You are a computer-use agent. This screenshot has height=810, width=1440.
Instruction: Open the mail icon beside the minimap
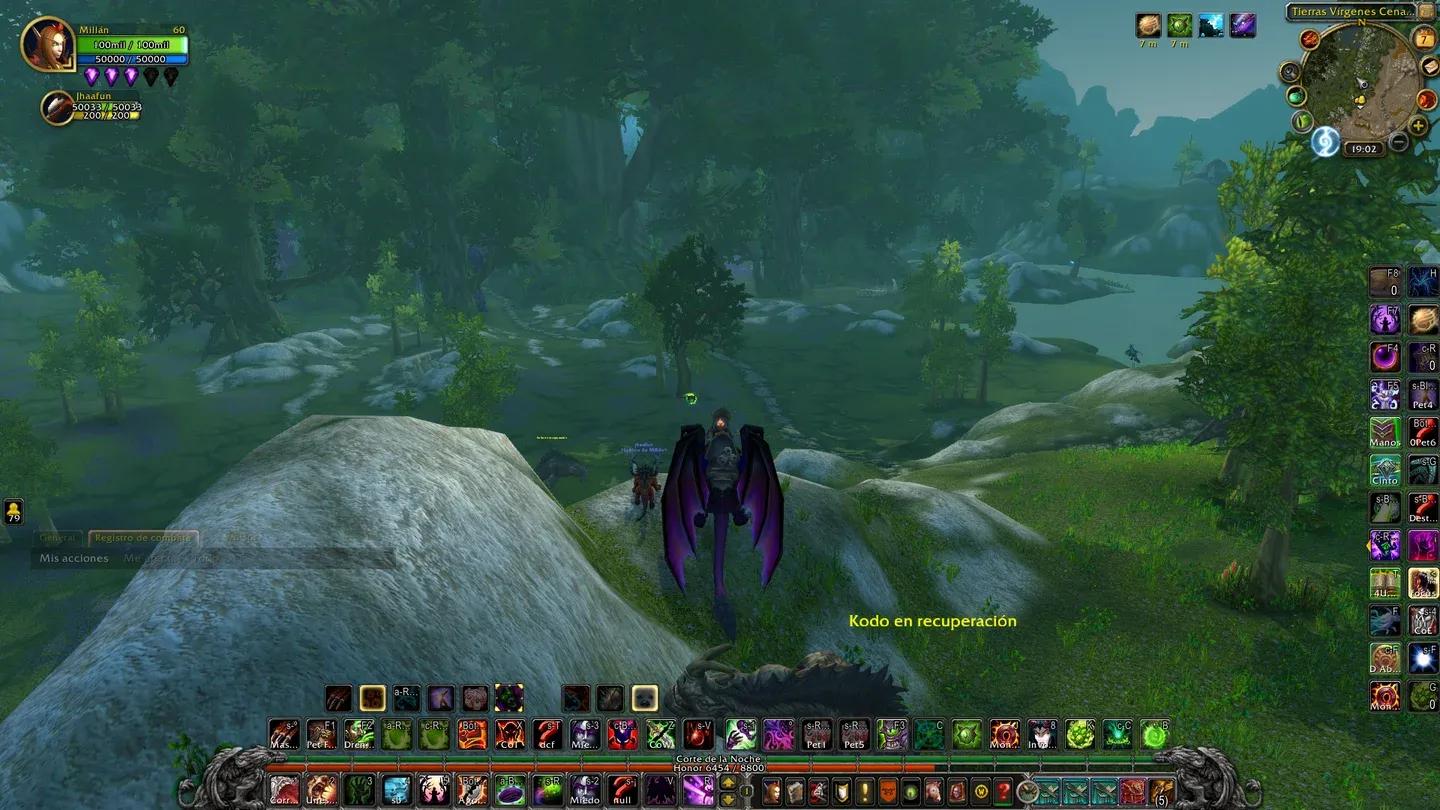pos(1428,66)
